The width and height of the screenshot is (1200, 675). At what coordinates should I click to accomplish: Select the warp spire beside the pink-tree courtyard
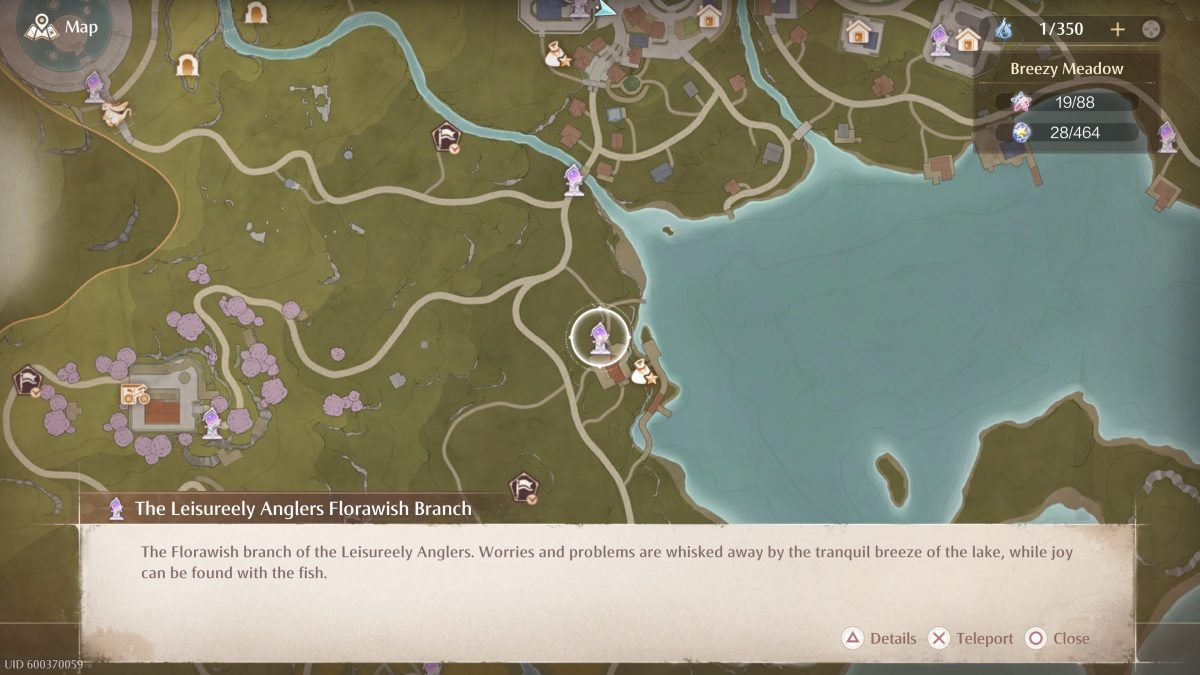click(211, 422)
